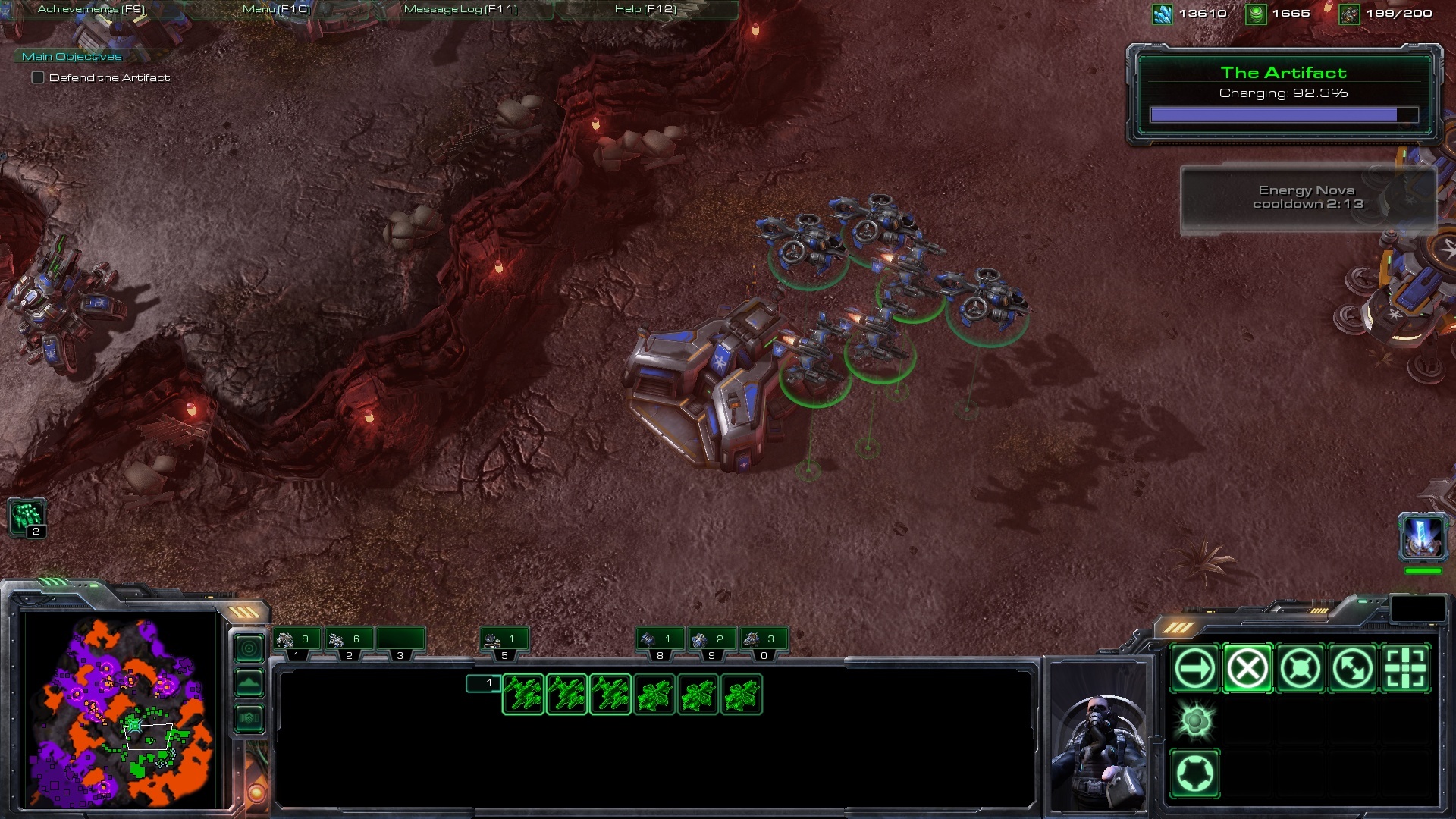
Task: Activate the Patrol command
Action: pos(1353,669)
